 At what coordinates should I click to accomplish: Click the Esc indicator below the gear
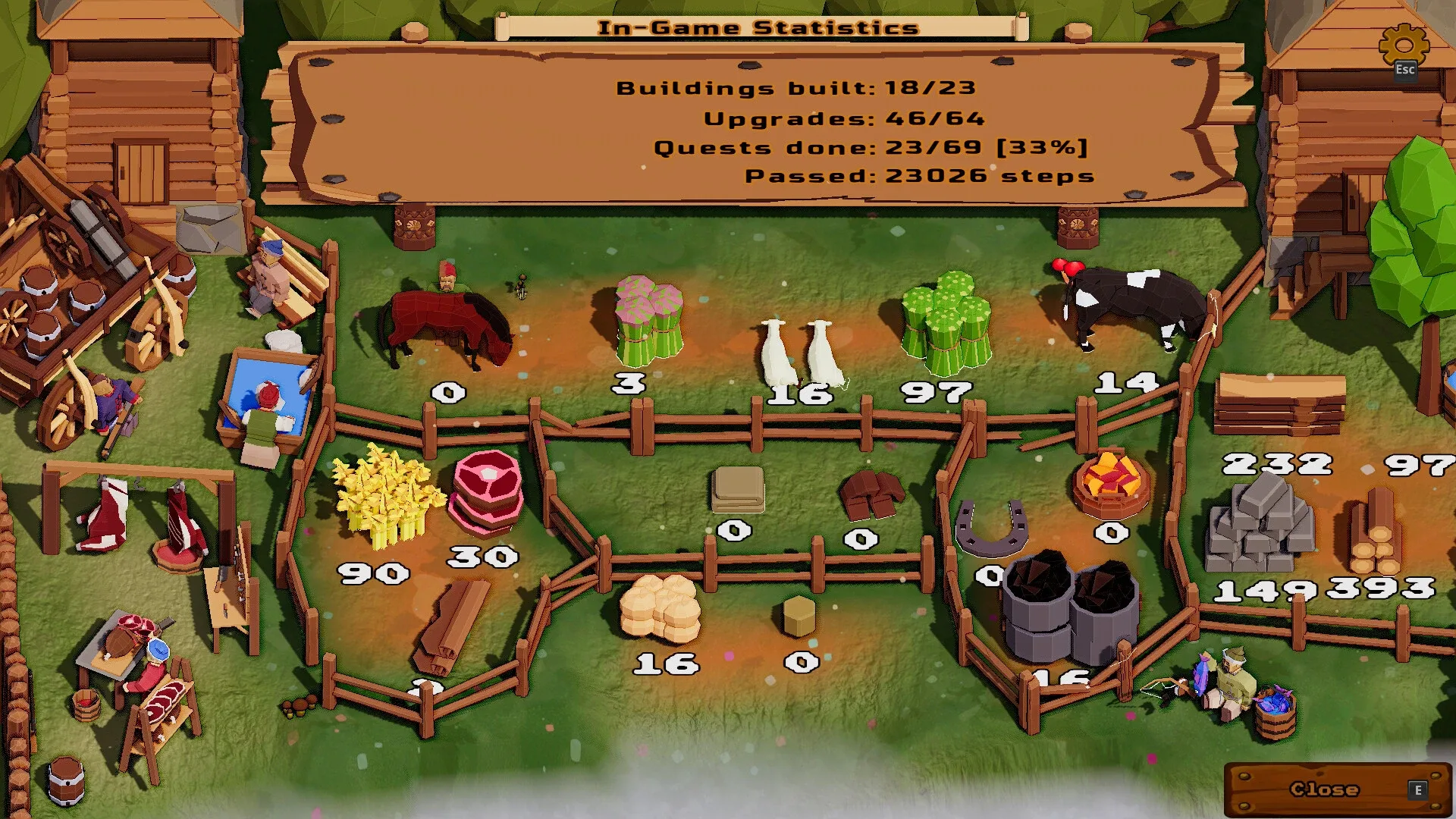click(1405, 71)
